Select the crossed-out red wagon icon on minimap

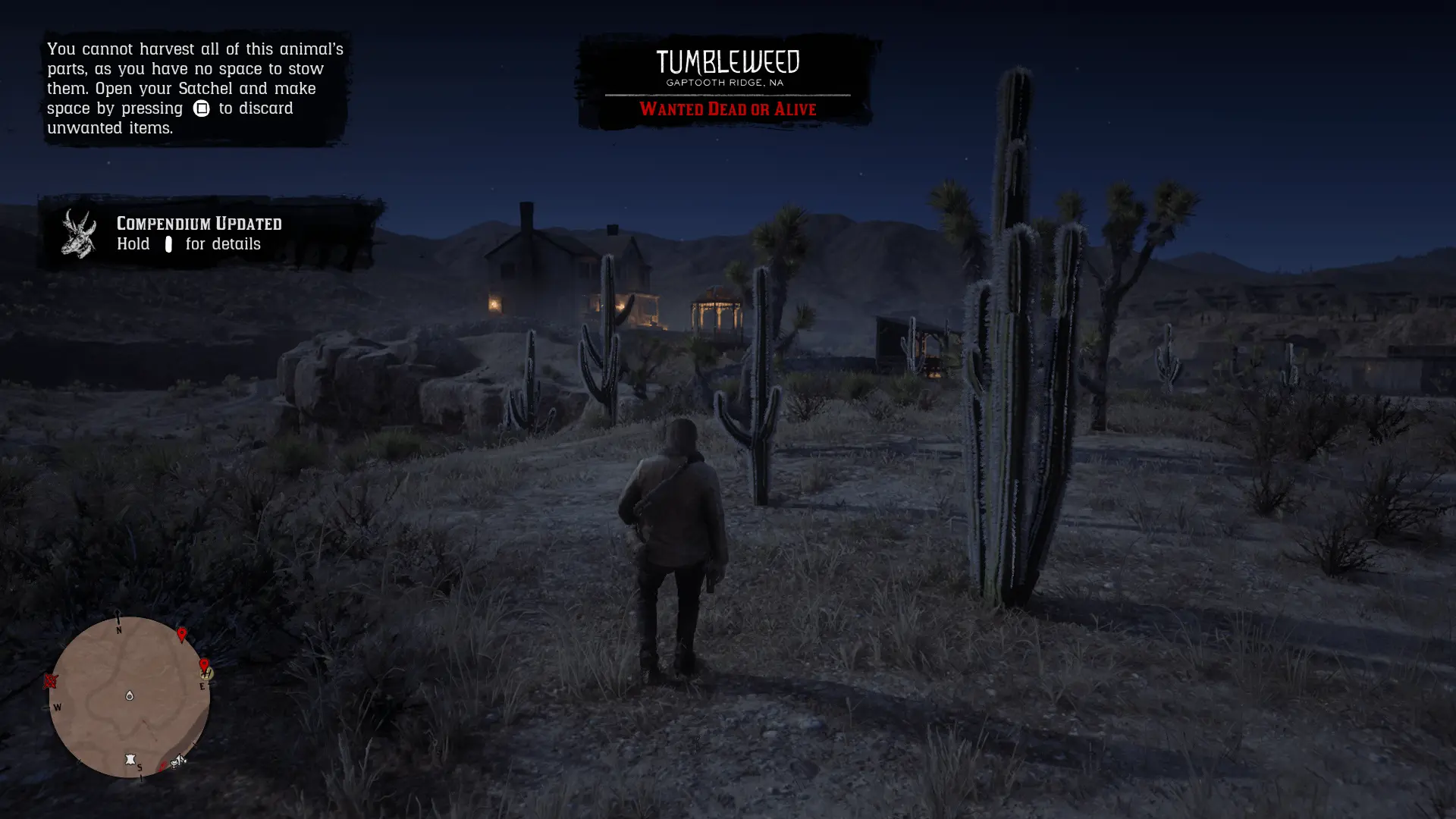[x=50, y=682]
